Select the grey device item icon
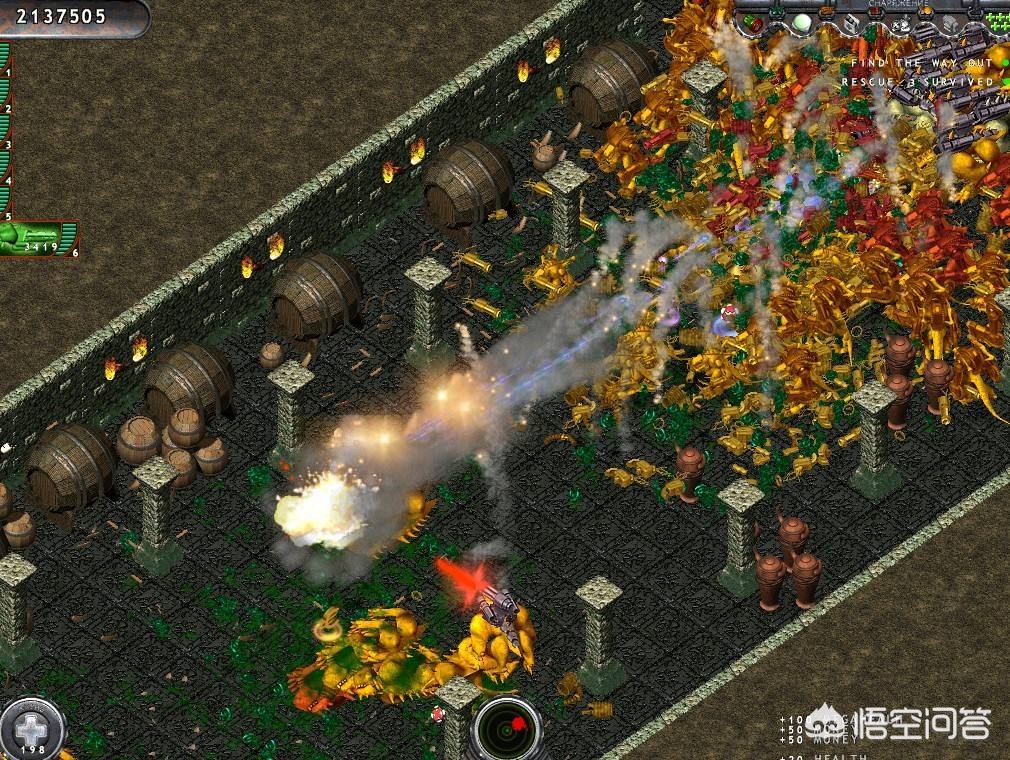 tap(950, 23)
